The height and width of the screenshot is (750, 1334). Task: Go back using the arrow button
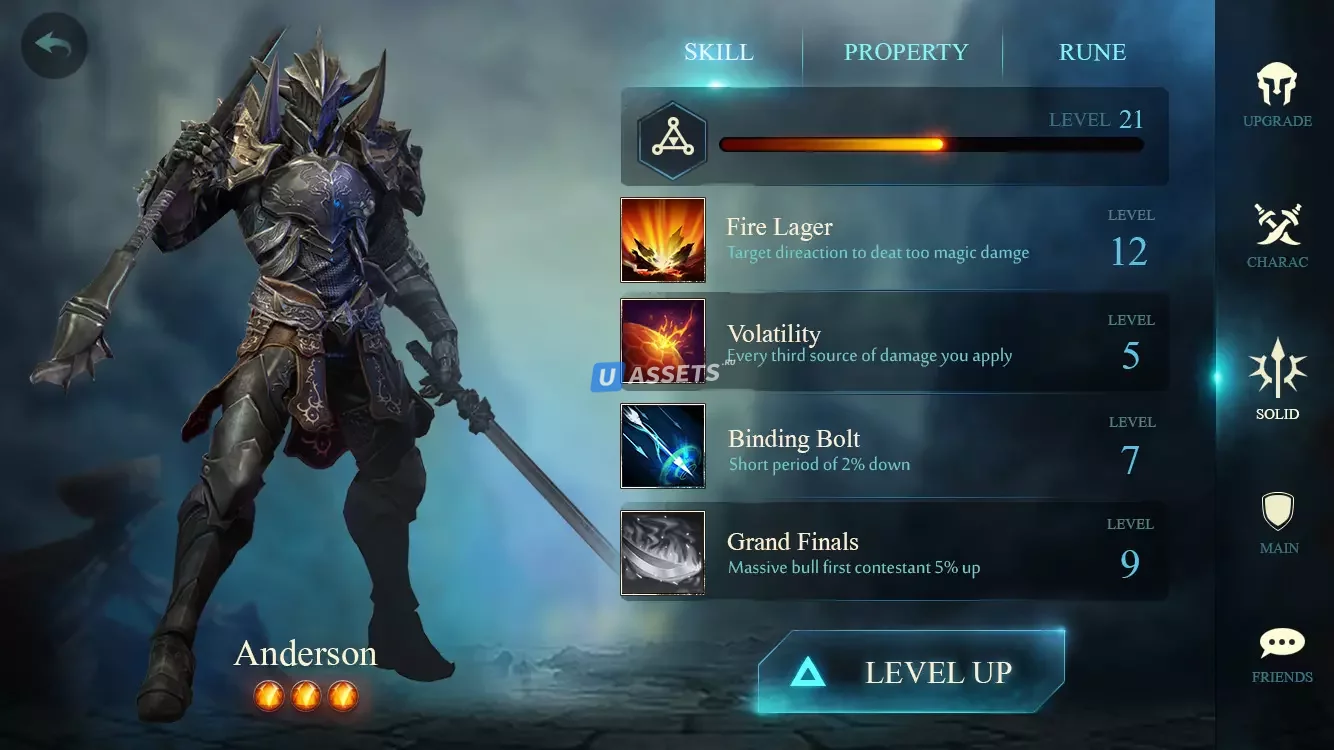(x=54, y=45)
